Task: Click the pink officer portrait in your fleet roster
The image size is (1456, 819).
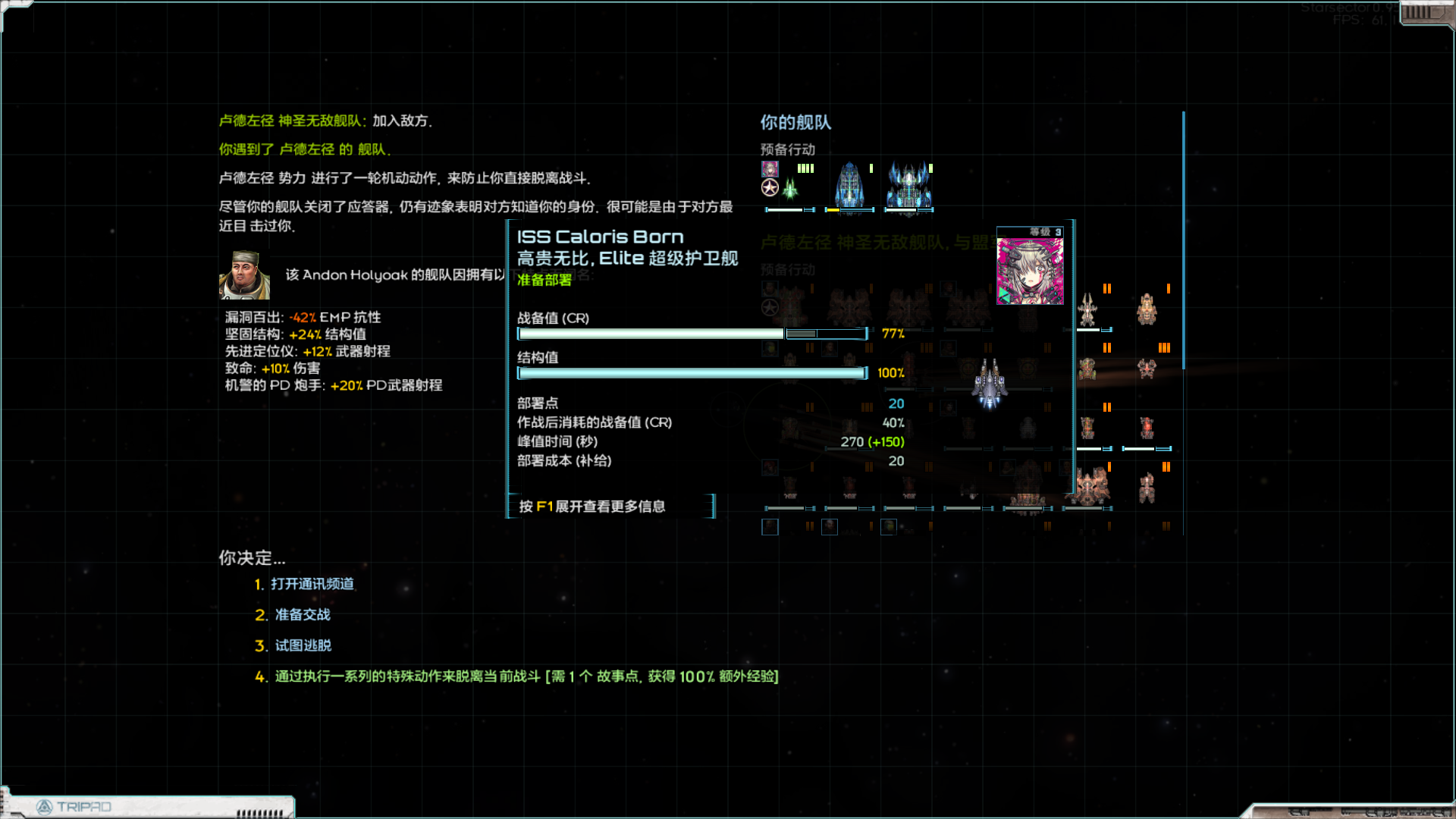Action: [x=770, y=168]
